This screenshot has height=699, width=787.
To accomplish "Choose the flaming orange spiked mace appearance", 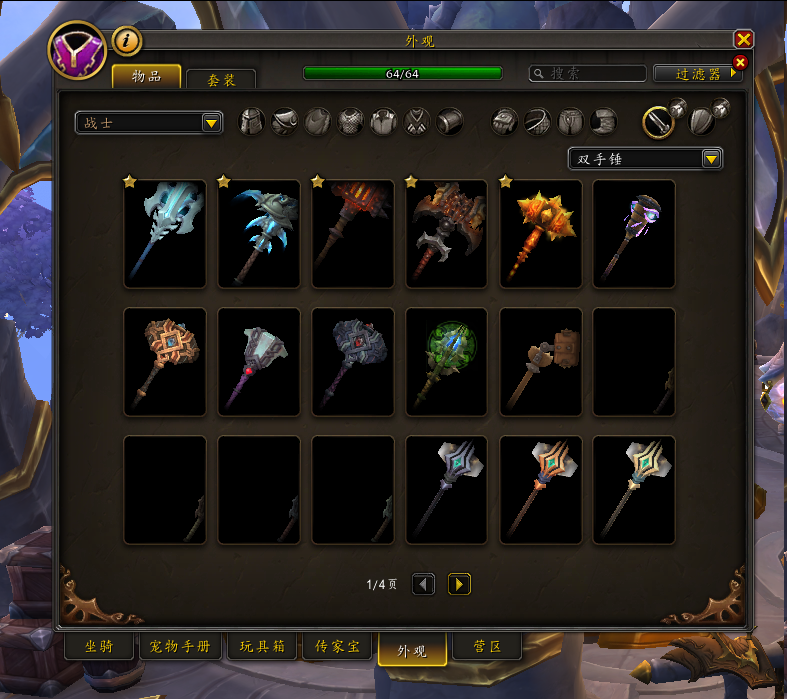I will coord(541,233).
